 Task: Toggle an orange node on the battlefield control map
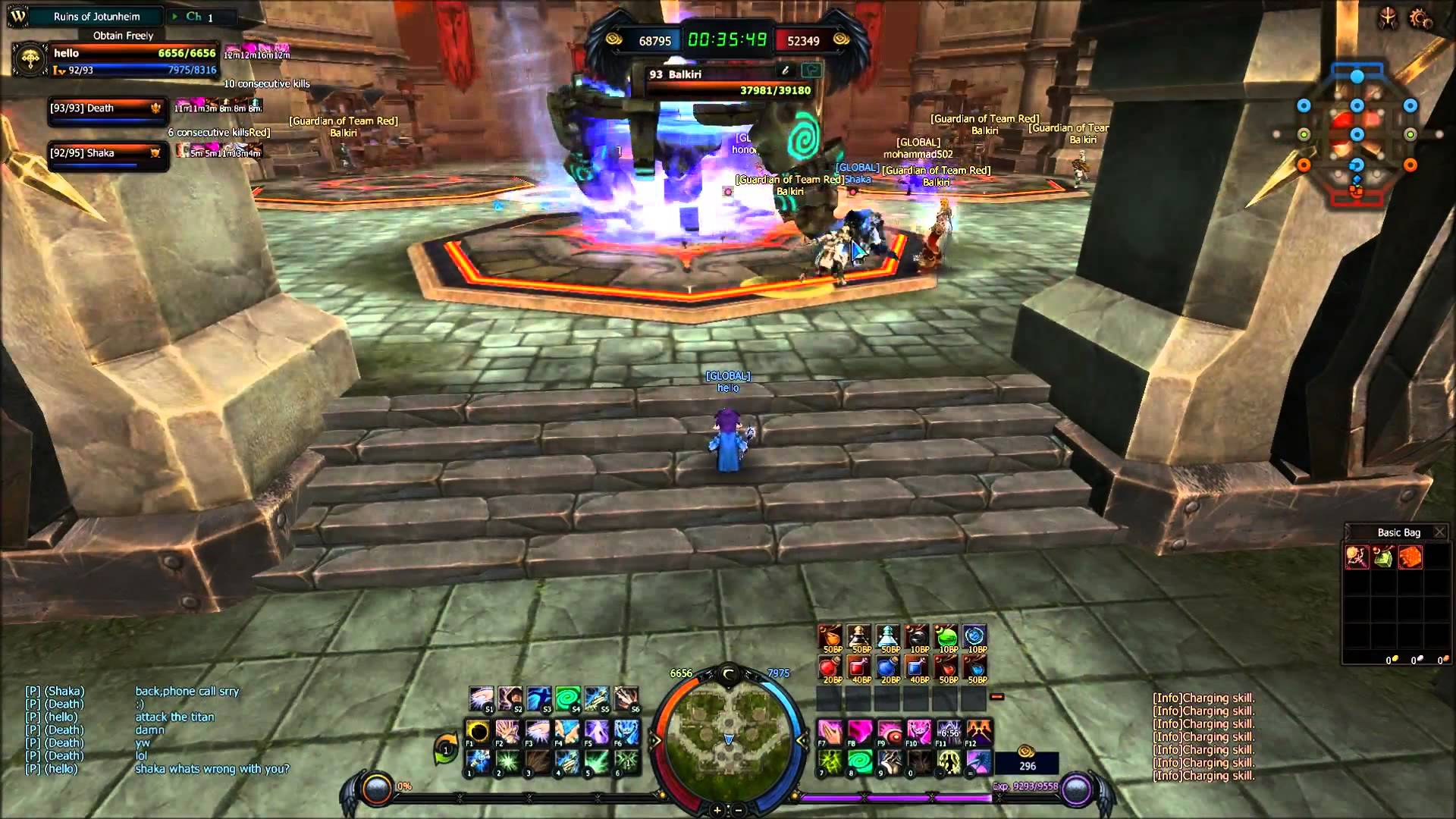(x=1304, y=165)
